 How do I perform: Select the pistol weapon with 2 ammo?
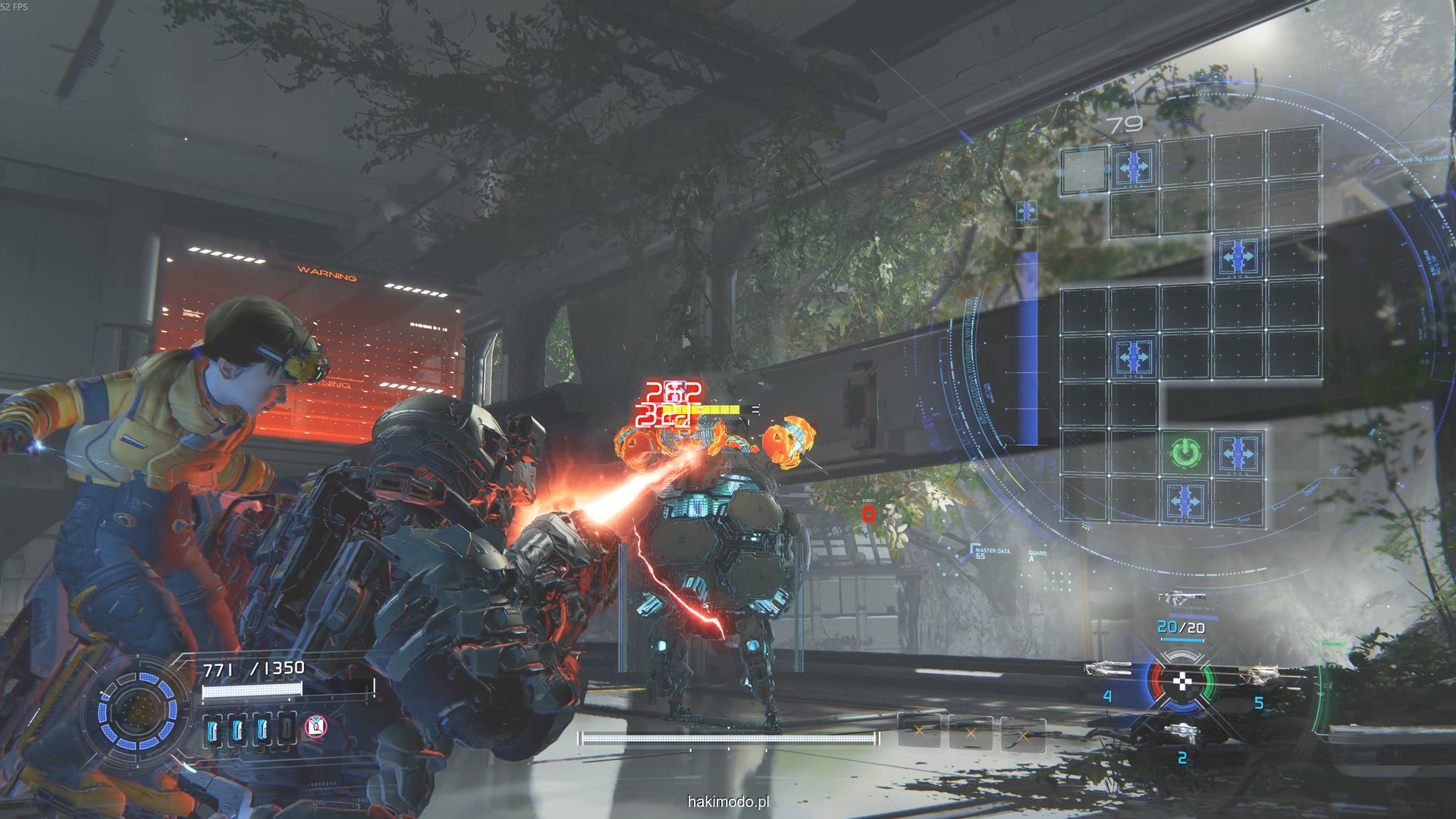pos(1181,731)
